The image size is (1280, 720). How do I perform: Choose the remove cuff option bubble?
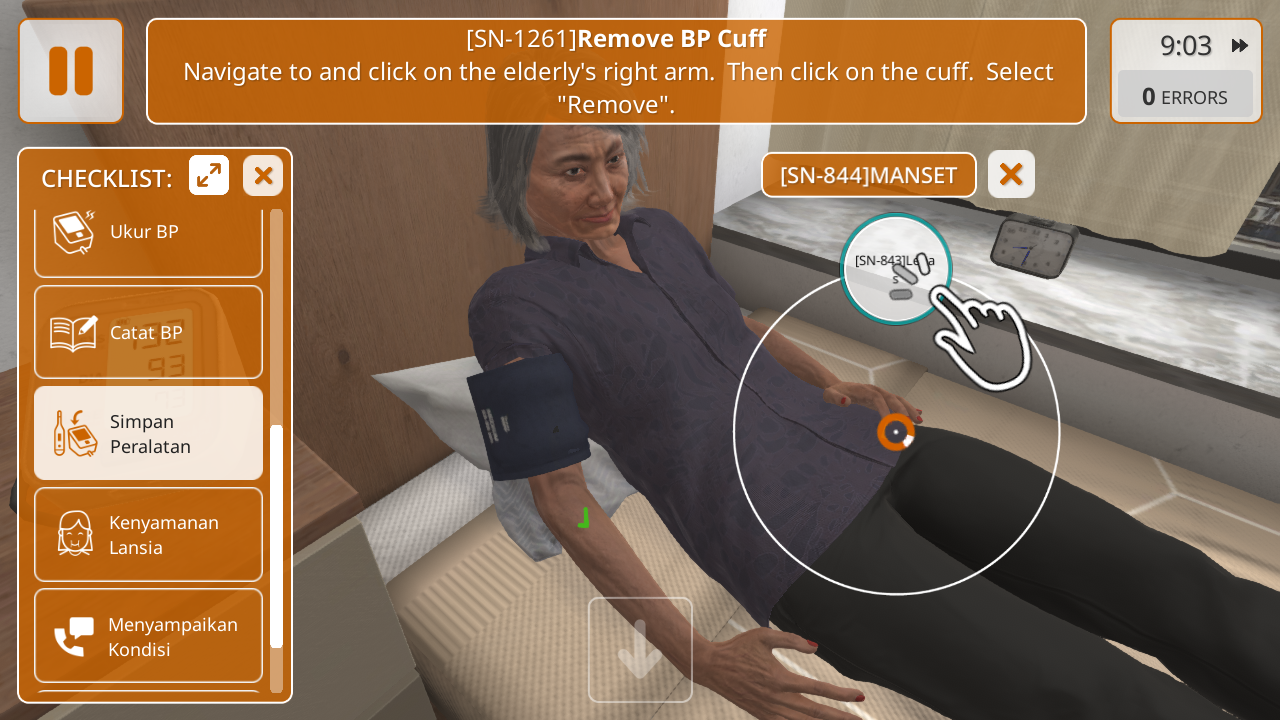point(895,269)
